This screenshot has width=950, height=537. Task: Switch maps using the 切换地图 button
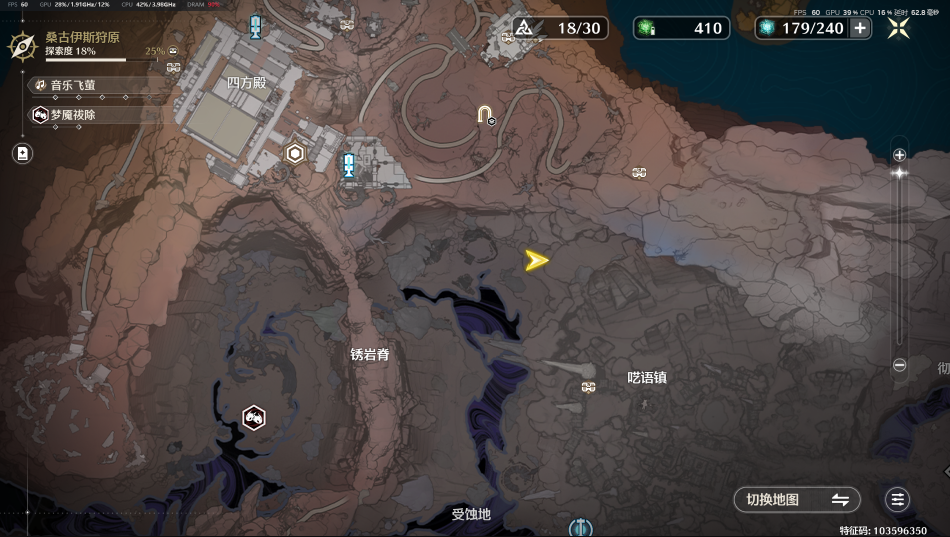tap(796, 499)
